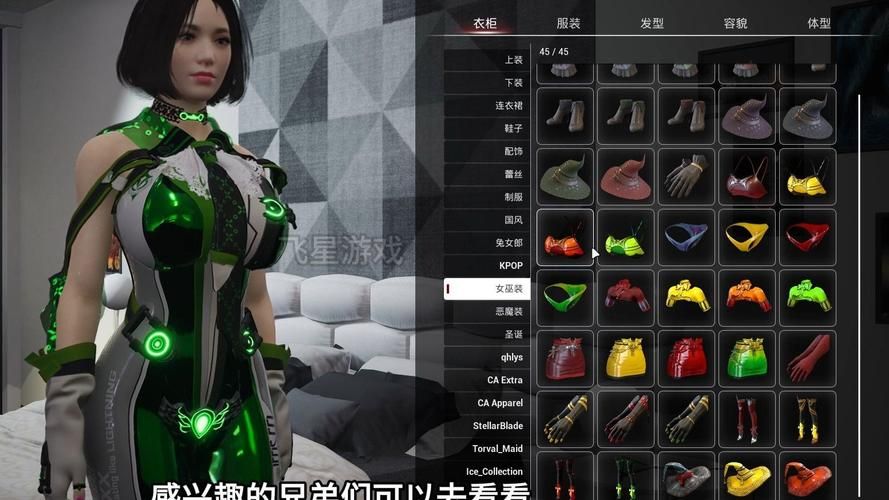The height and width of the screenshot is (500, 889).
Task: Select the 容貌 face tab
Action: pyautogui.click(x=735, y=23)
